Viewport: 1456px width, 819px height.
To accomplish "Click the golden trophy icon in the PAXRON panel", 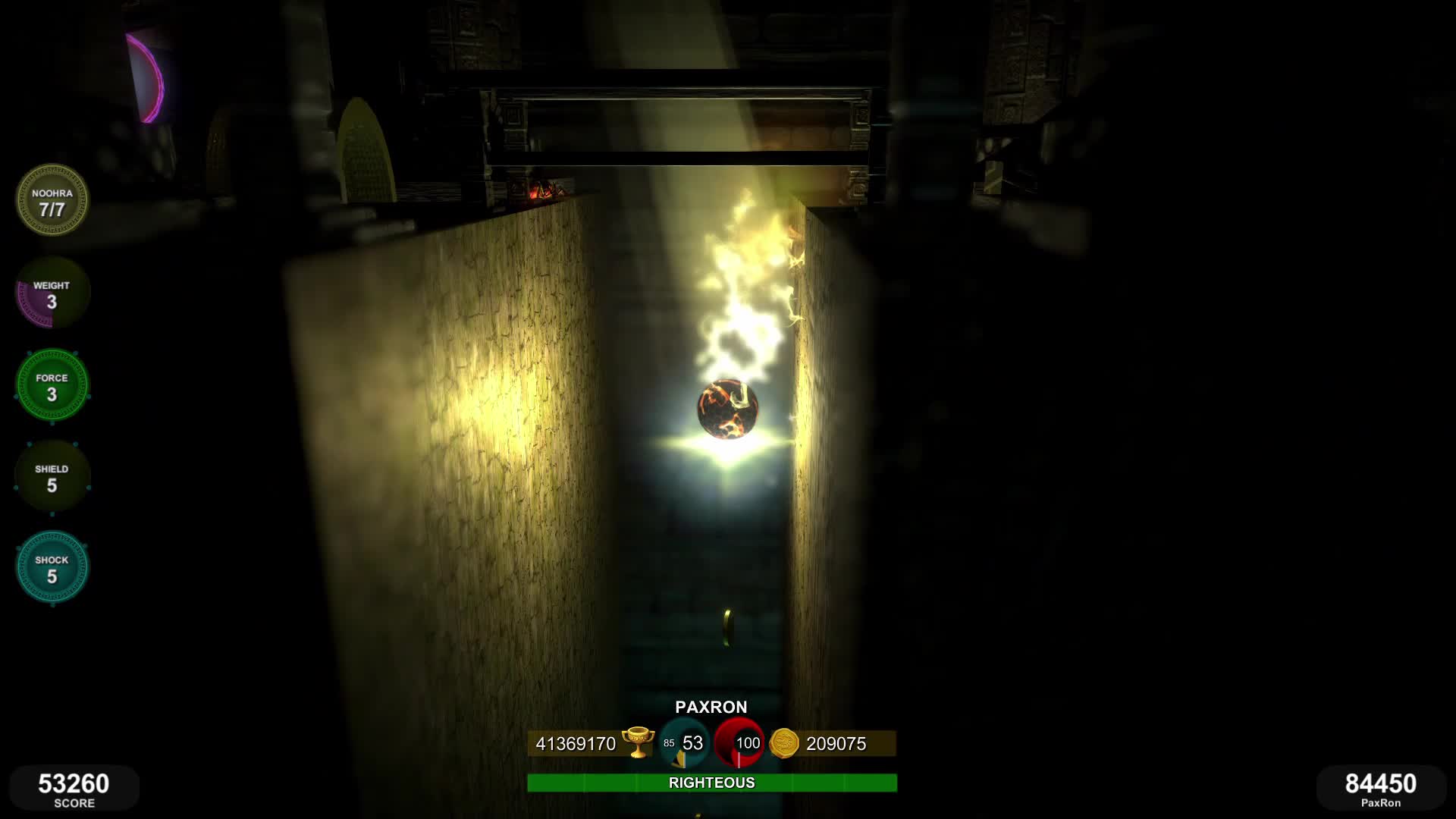I will coord(639,744).
